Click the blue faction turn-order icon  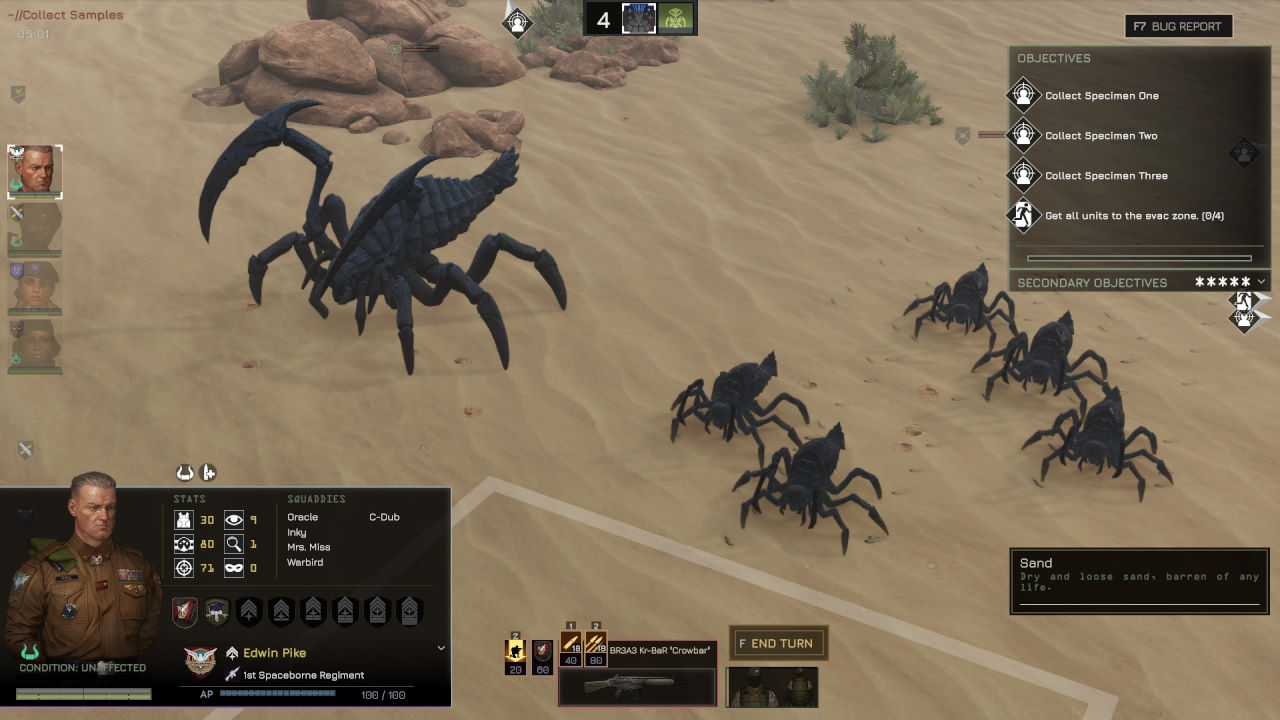(639, 19)
